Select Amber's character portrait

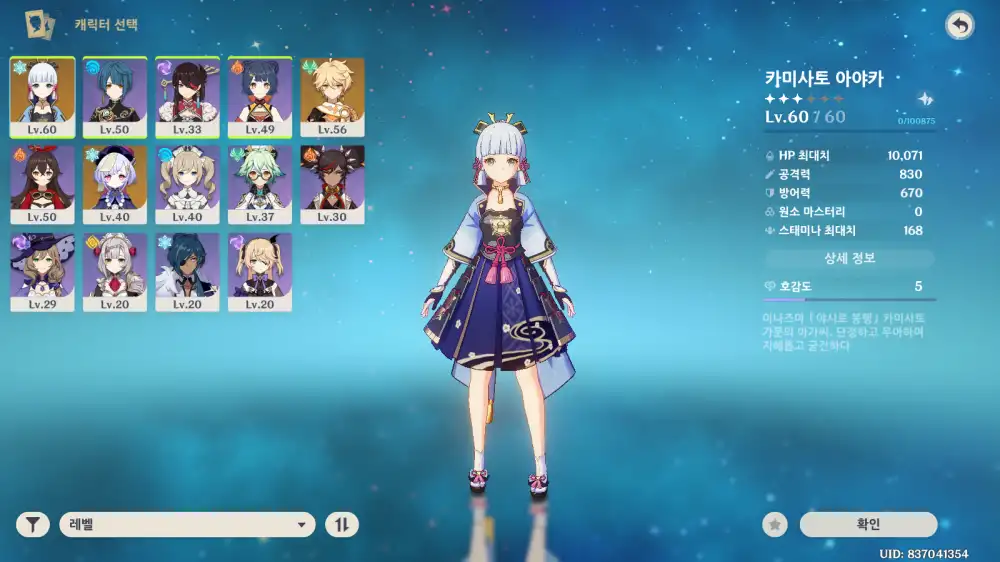point(42,184)
